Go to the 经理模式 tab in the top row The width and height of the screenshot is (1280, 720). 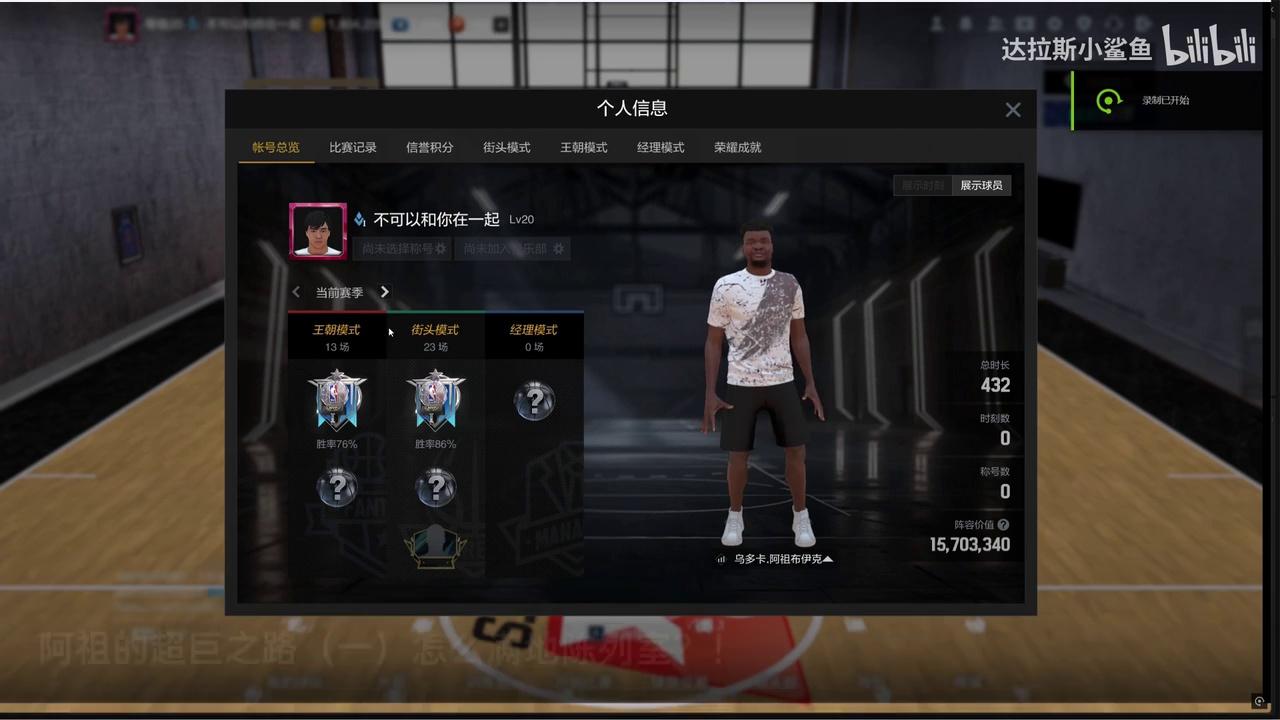coord(661,147)
